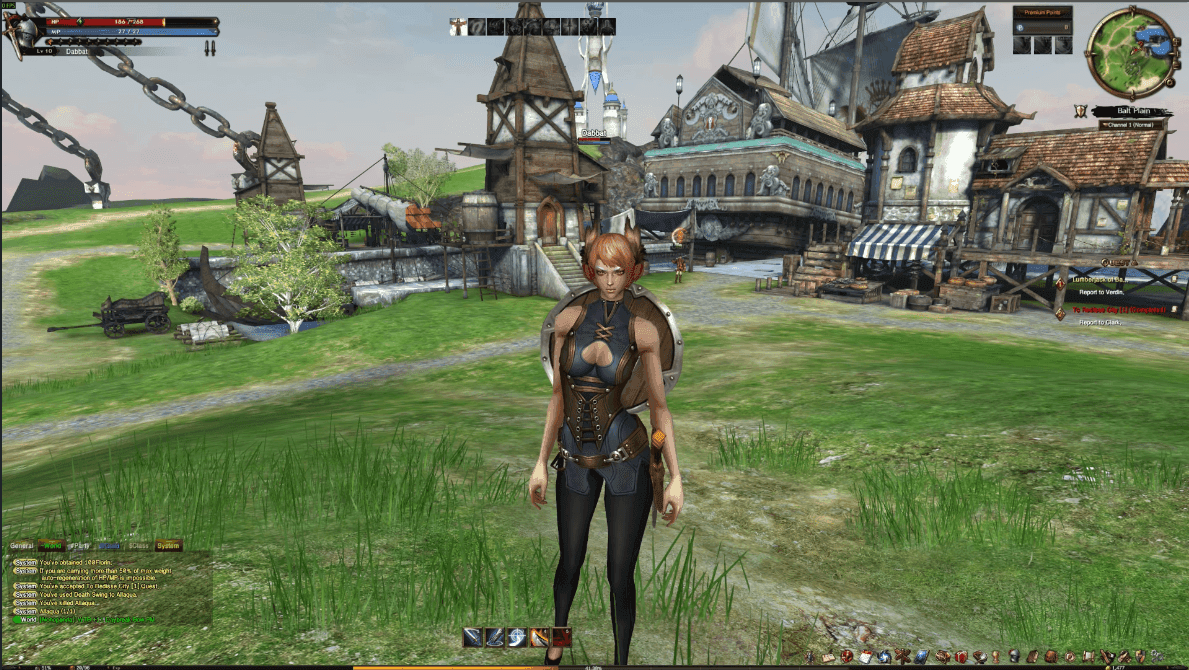
Task: Select the Guild chat tab
Action: 108,546
